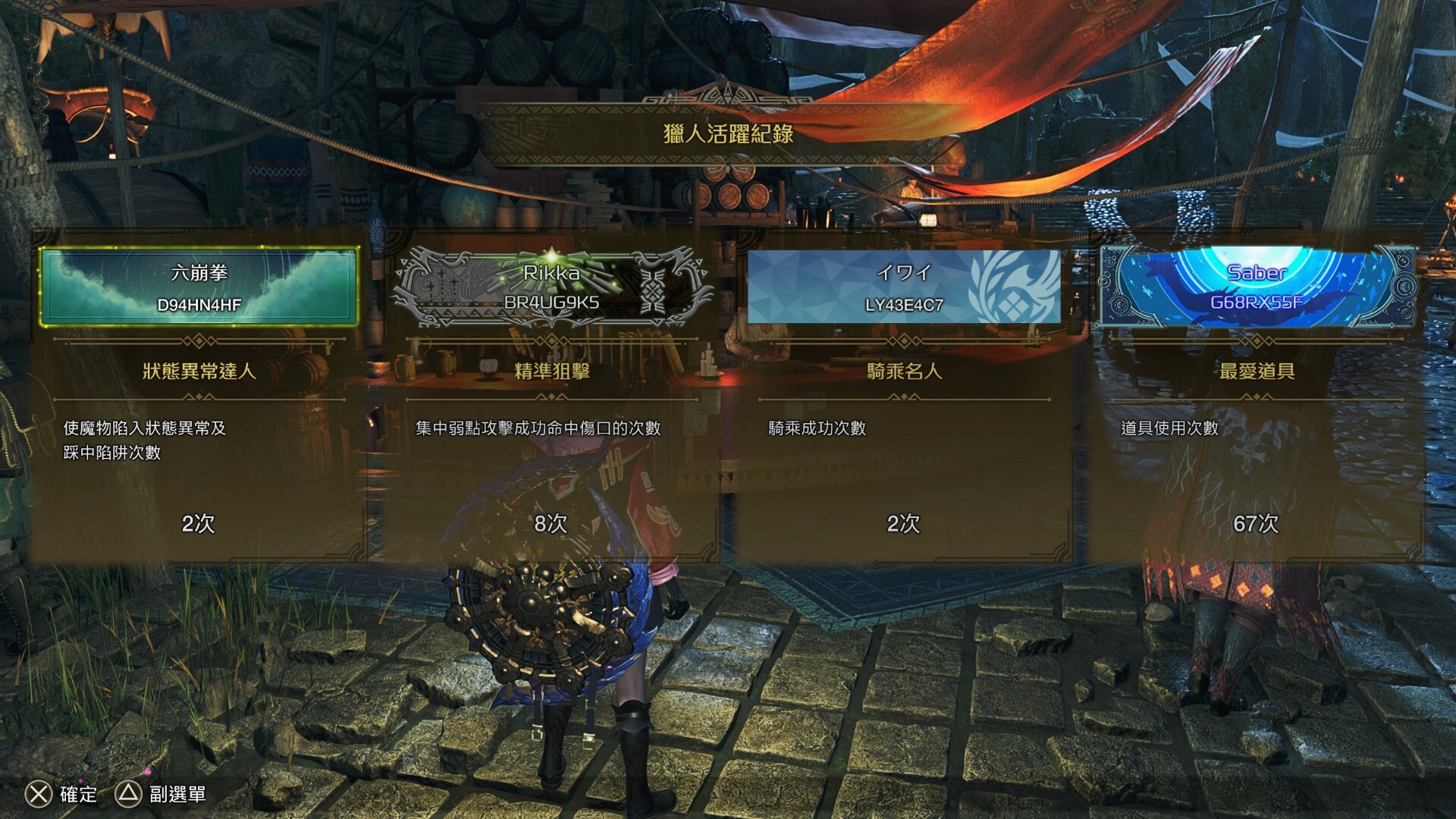Screen dimensions: 1456x819
Task: Choose Rikka's hunter name plate
Action: pyautogui.click(x=551, y=287)
